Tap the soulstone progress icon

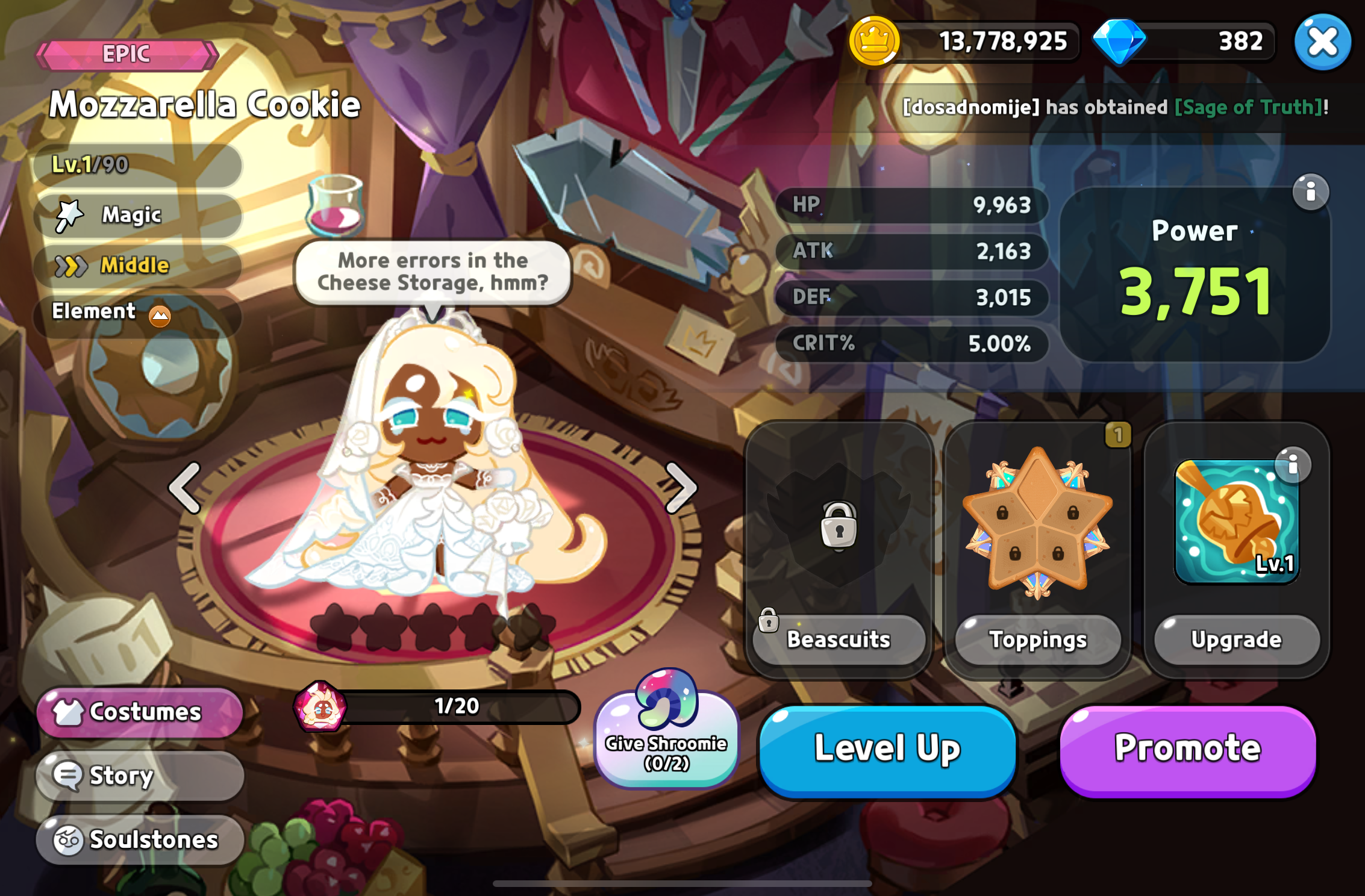[320, 707]
